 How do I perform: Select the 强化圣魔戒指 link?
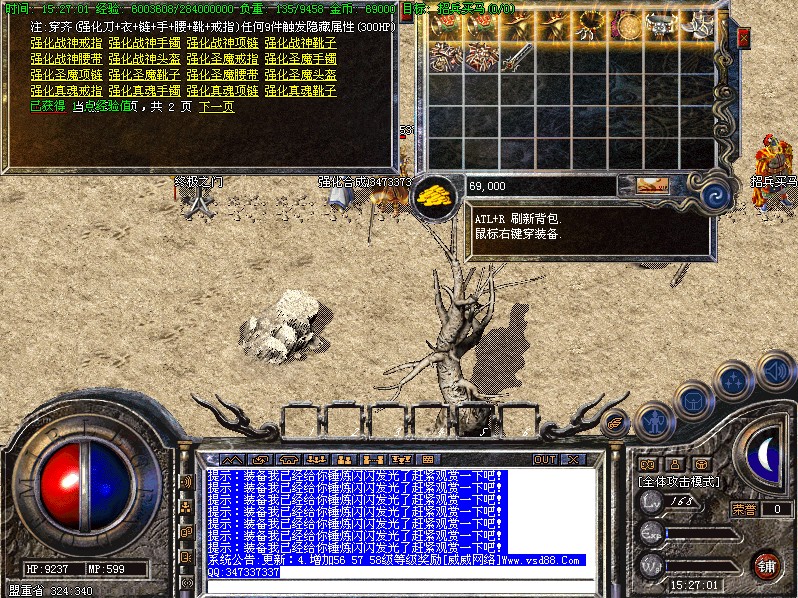pyautogui.click(x=221, y=58)
